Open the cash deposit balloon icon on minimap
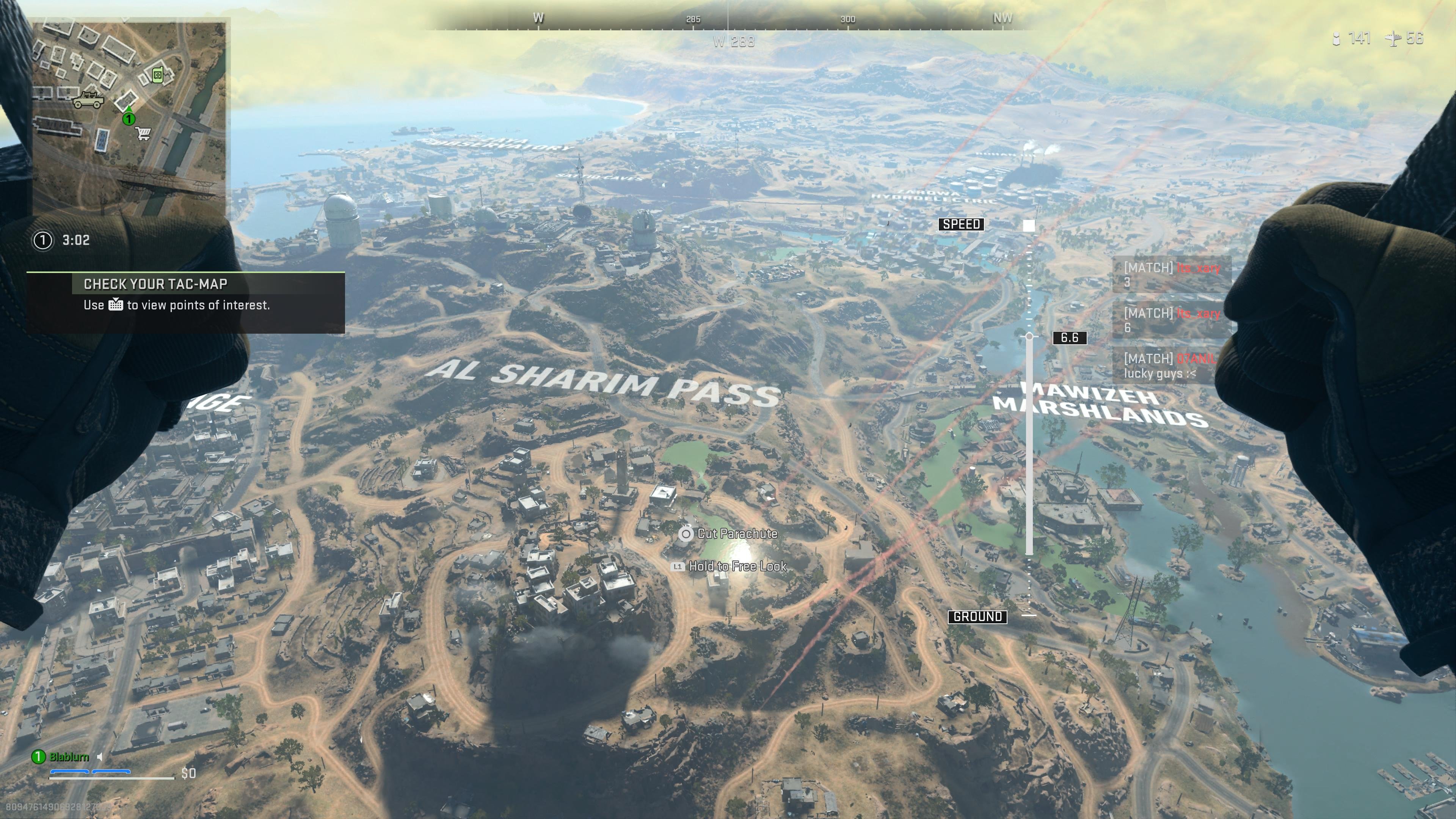This screenshot has height=819, width=1456. coord(158,75)
